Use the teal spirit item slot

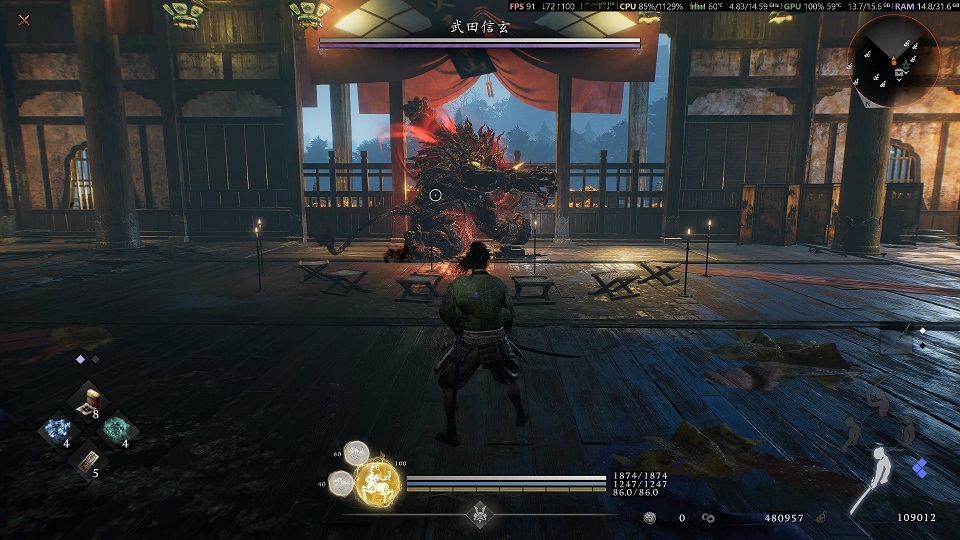point(118,430)
